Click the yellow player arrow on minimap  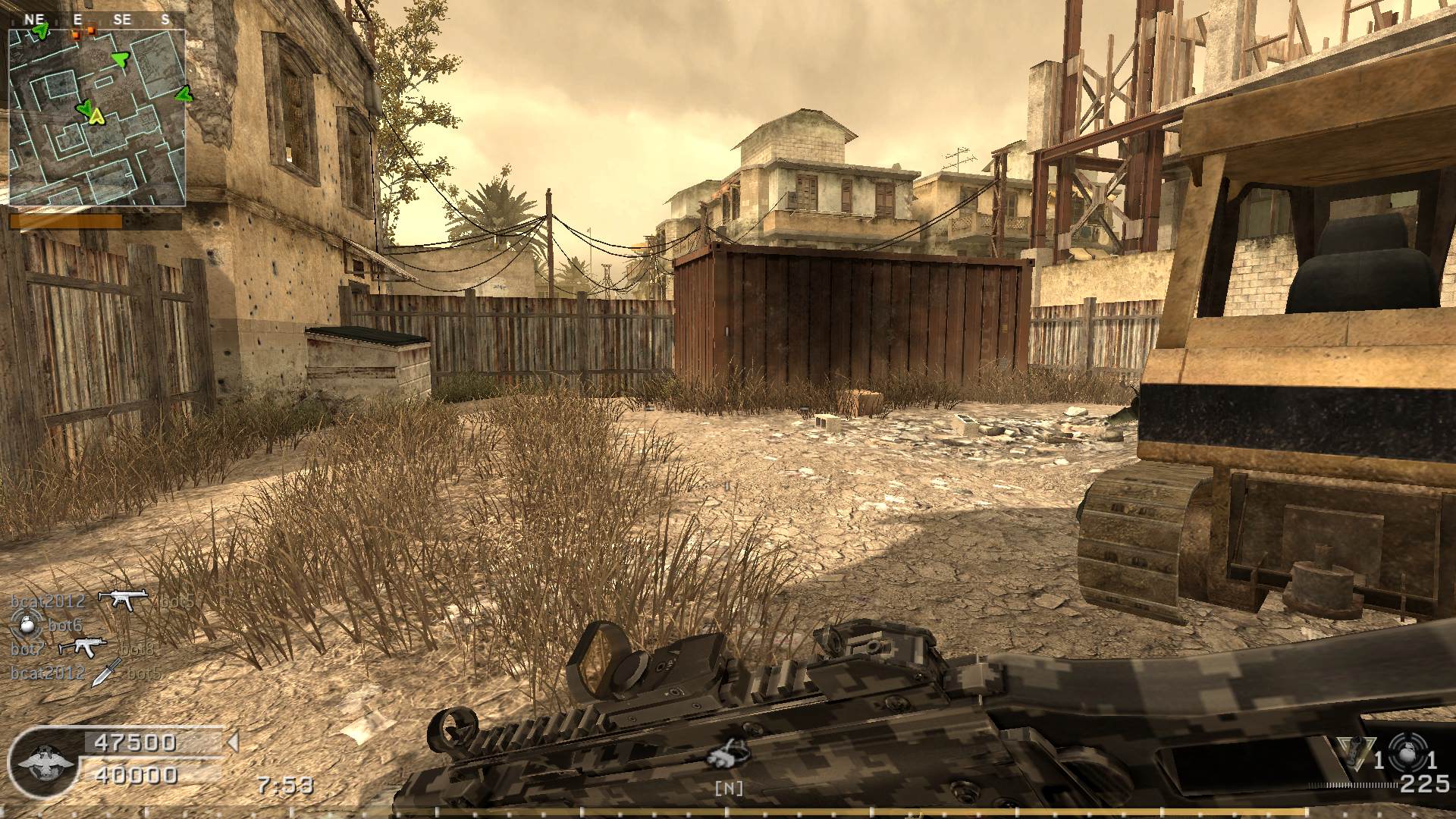point(96,116)
